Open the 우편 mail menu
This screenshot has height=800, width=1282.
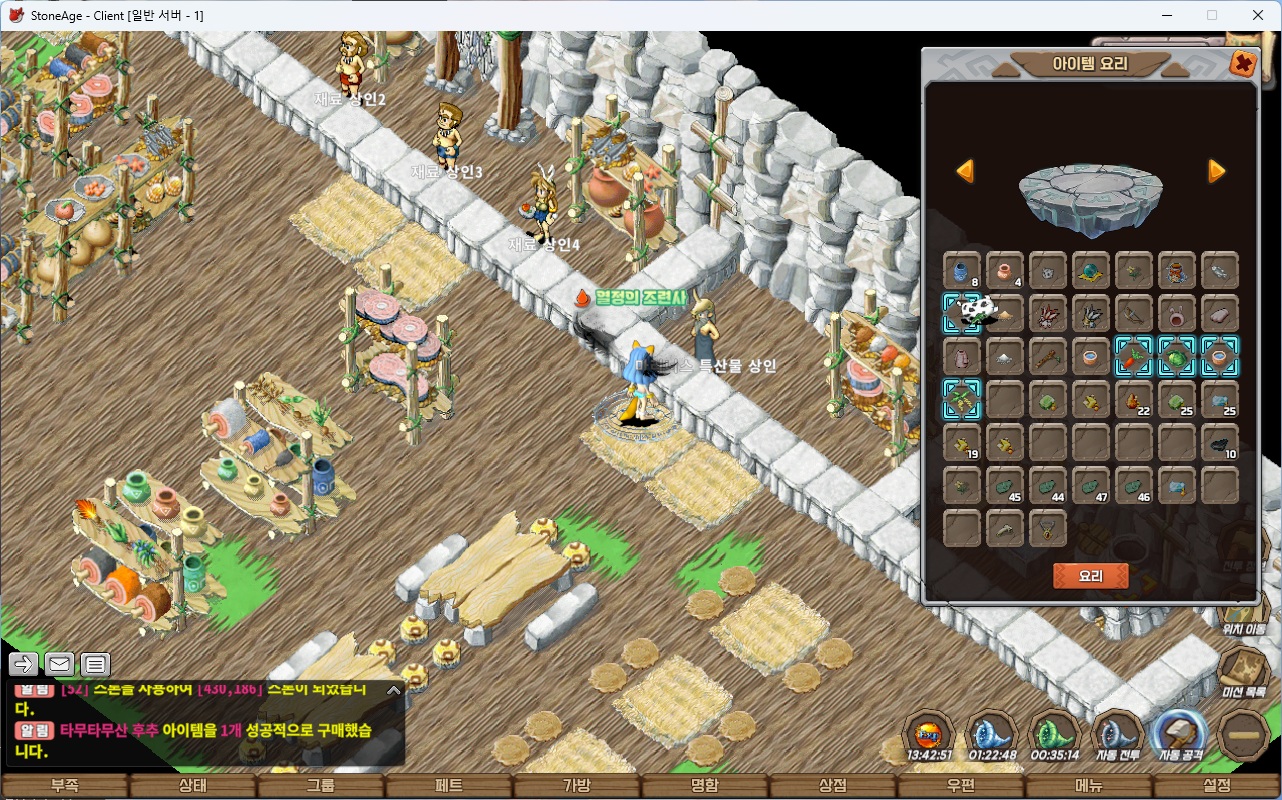[x=961, y=786]
